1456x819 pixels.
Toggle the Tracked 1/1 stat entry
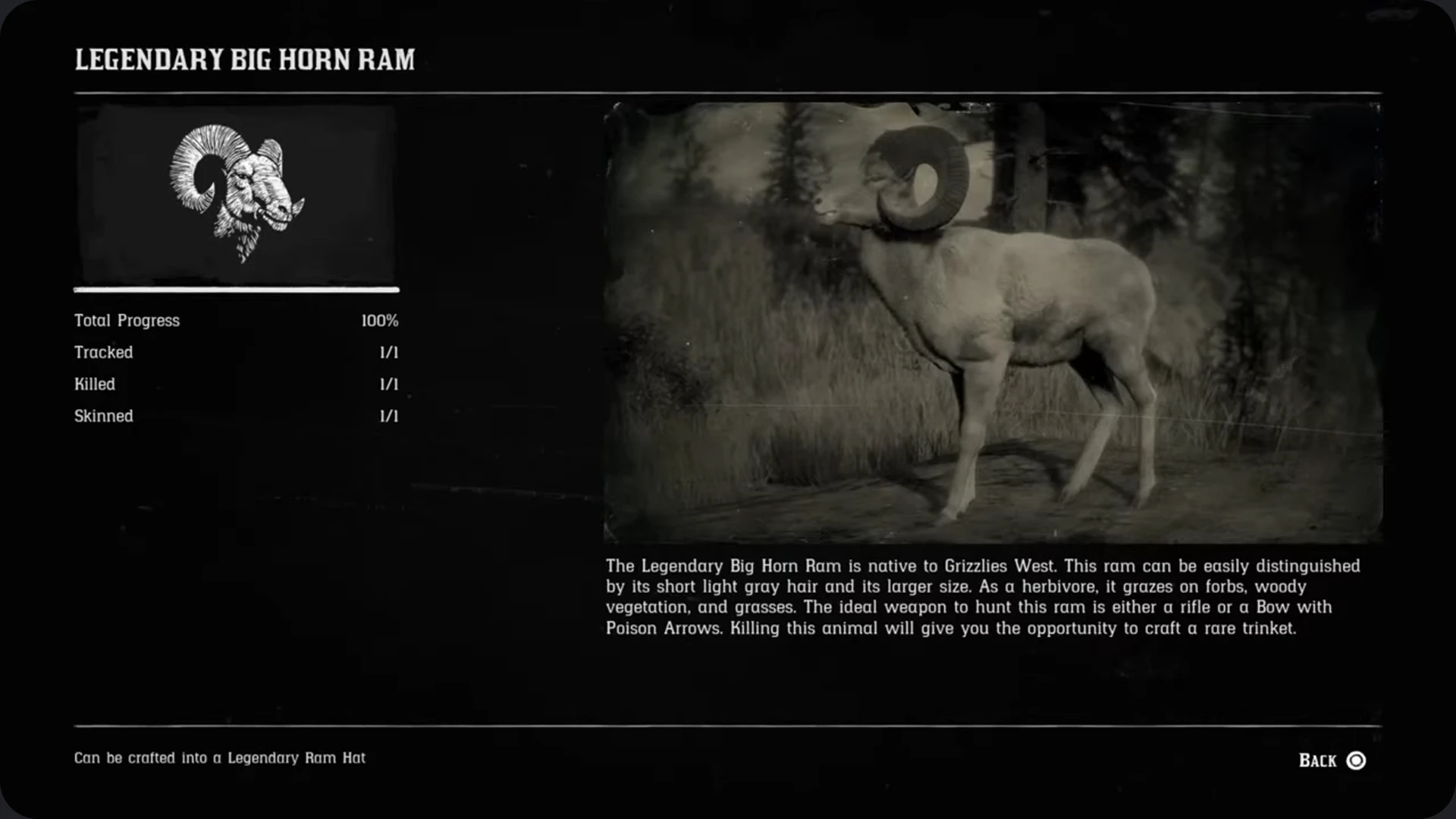(x=235, y=352)
